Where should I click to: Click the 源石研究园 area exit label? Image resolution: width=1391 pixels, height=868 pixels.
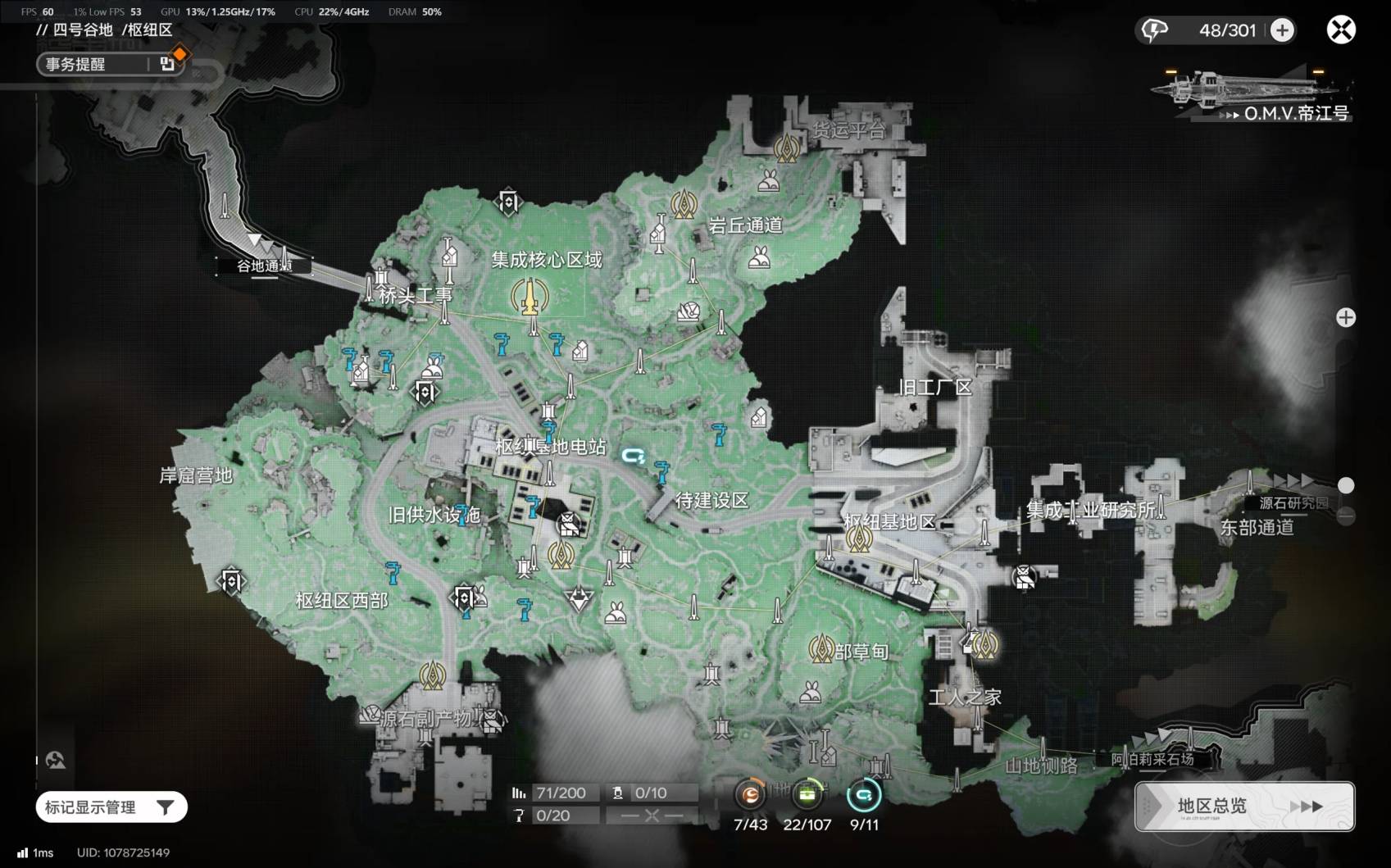point(1293,503)
